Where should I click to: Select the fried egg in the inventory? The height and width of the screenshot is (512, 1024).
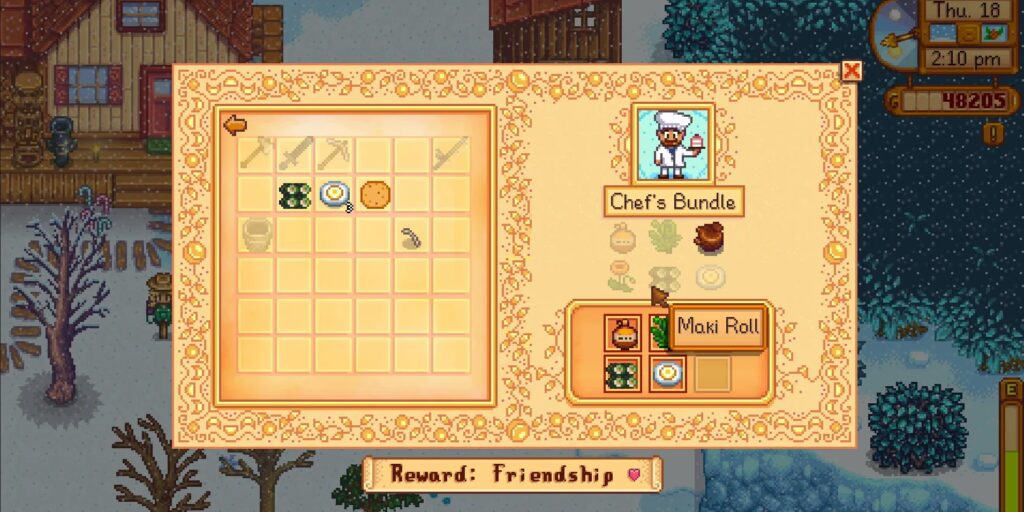[335, 194]
